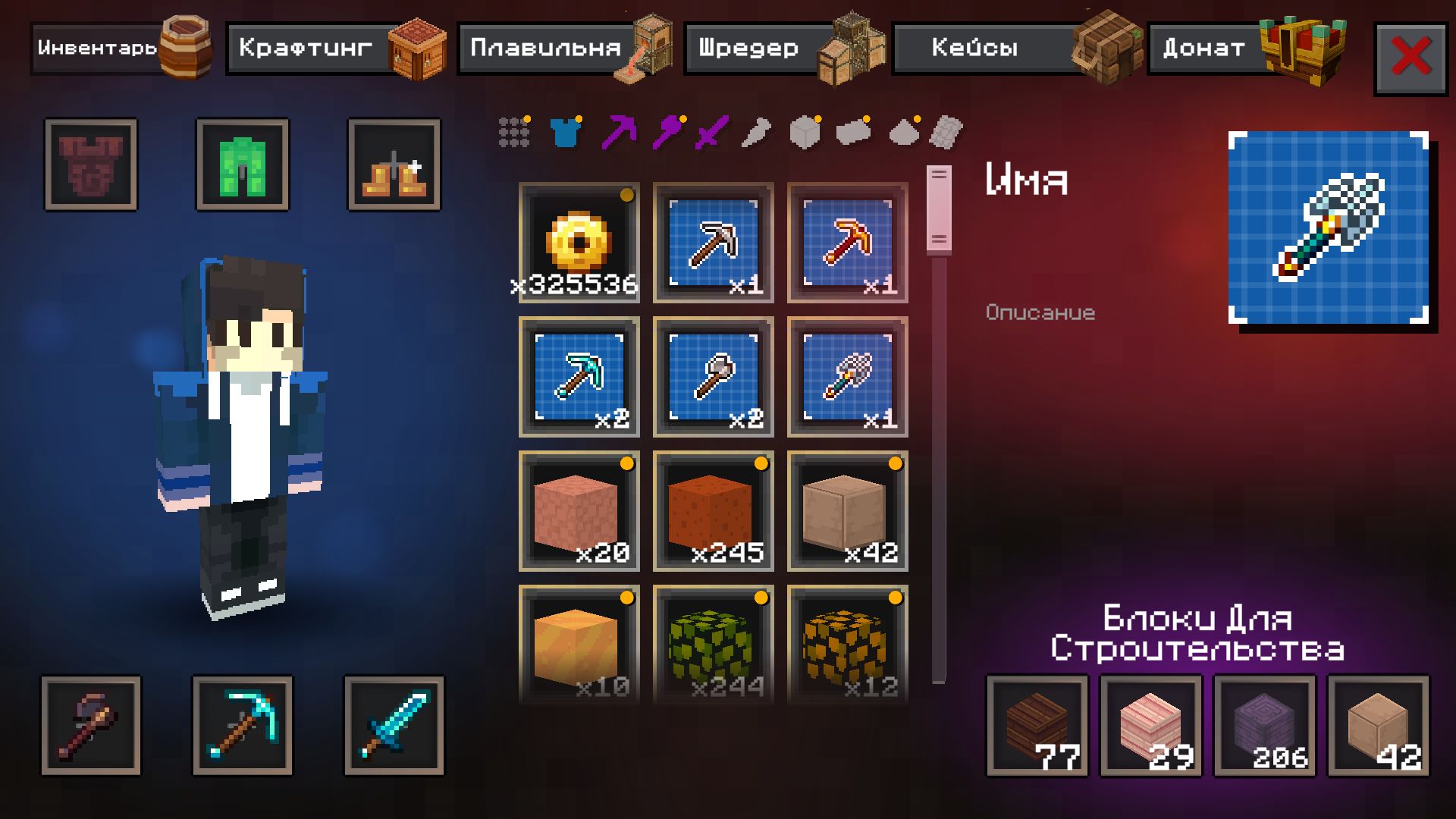Select the golden donut stack x325536
Screen dimensions: 1456x819
[579, 241]
